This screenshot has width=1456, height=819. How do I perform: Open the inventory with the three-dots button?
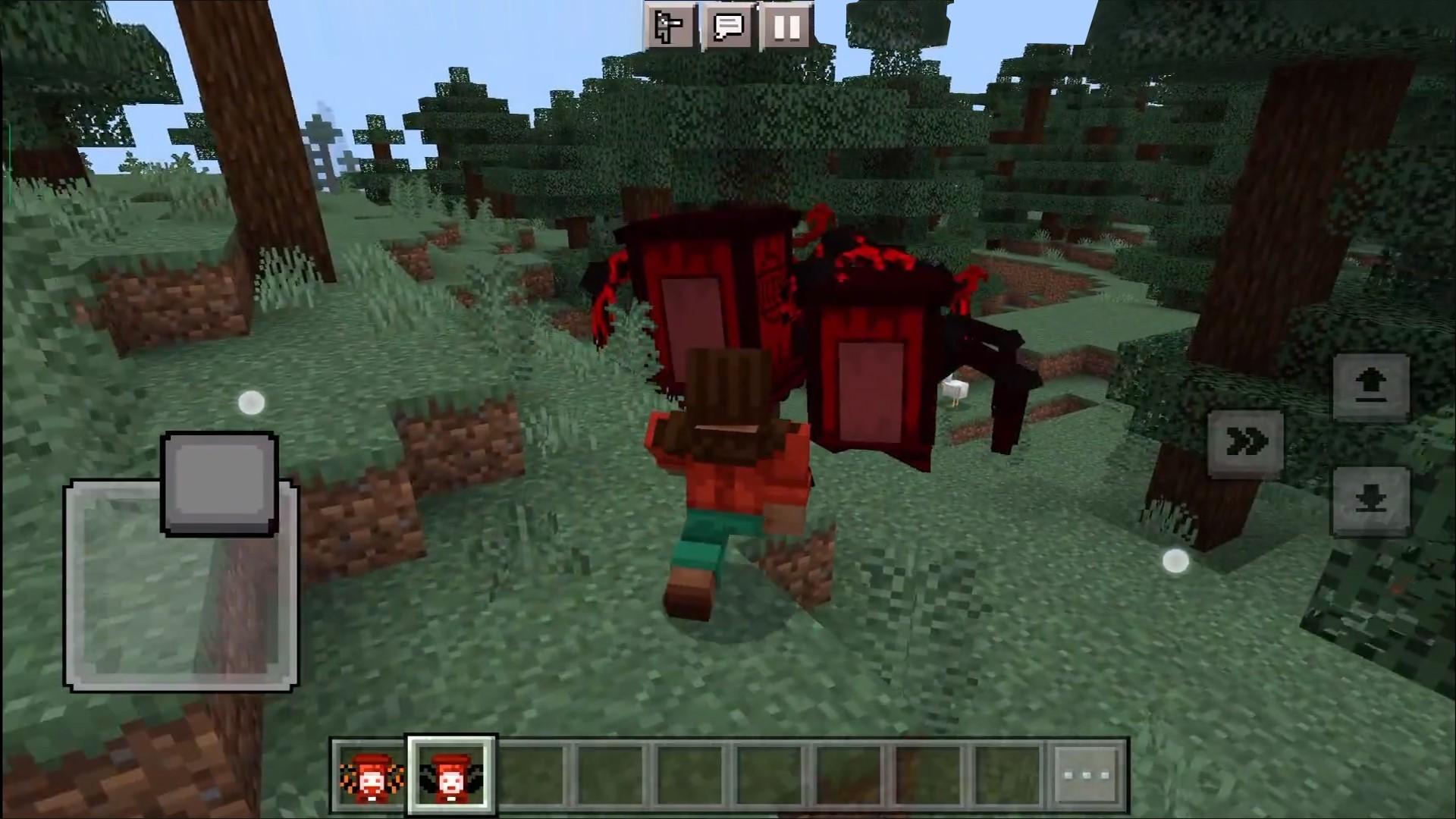pos(1087,776)
